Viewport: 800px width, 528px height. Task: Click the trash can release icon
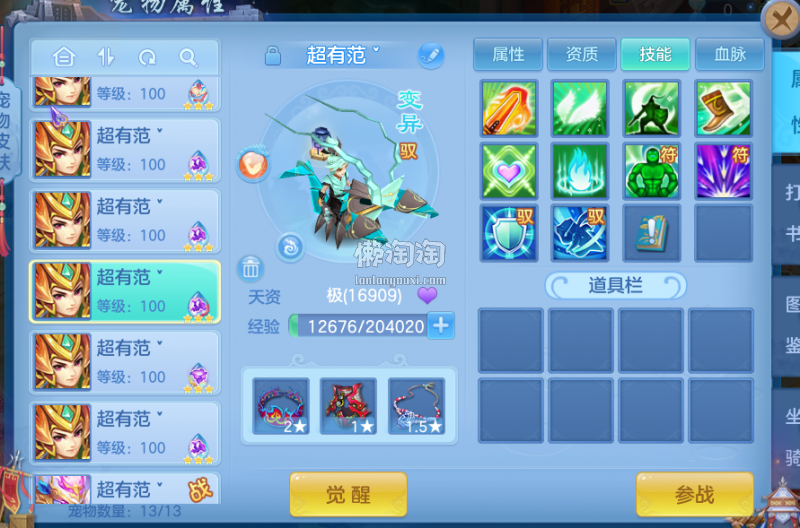coord(251,268)
